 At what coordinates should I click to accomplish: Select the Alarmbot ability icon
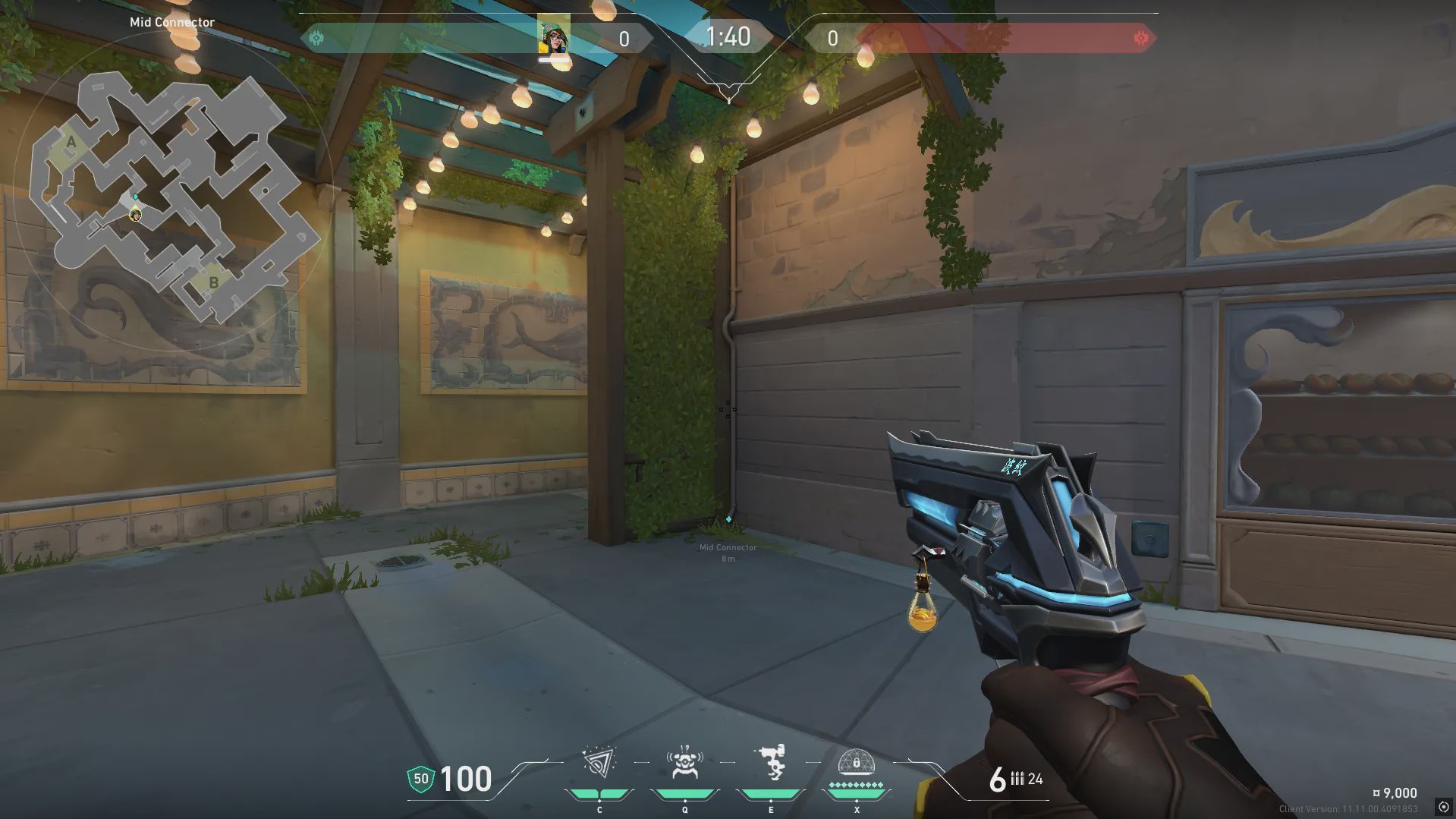[684, 763]
